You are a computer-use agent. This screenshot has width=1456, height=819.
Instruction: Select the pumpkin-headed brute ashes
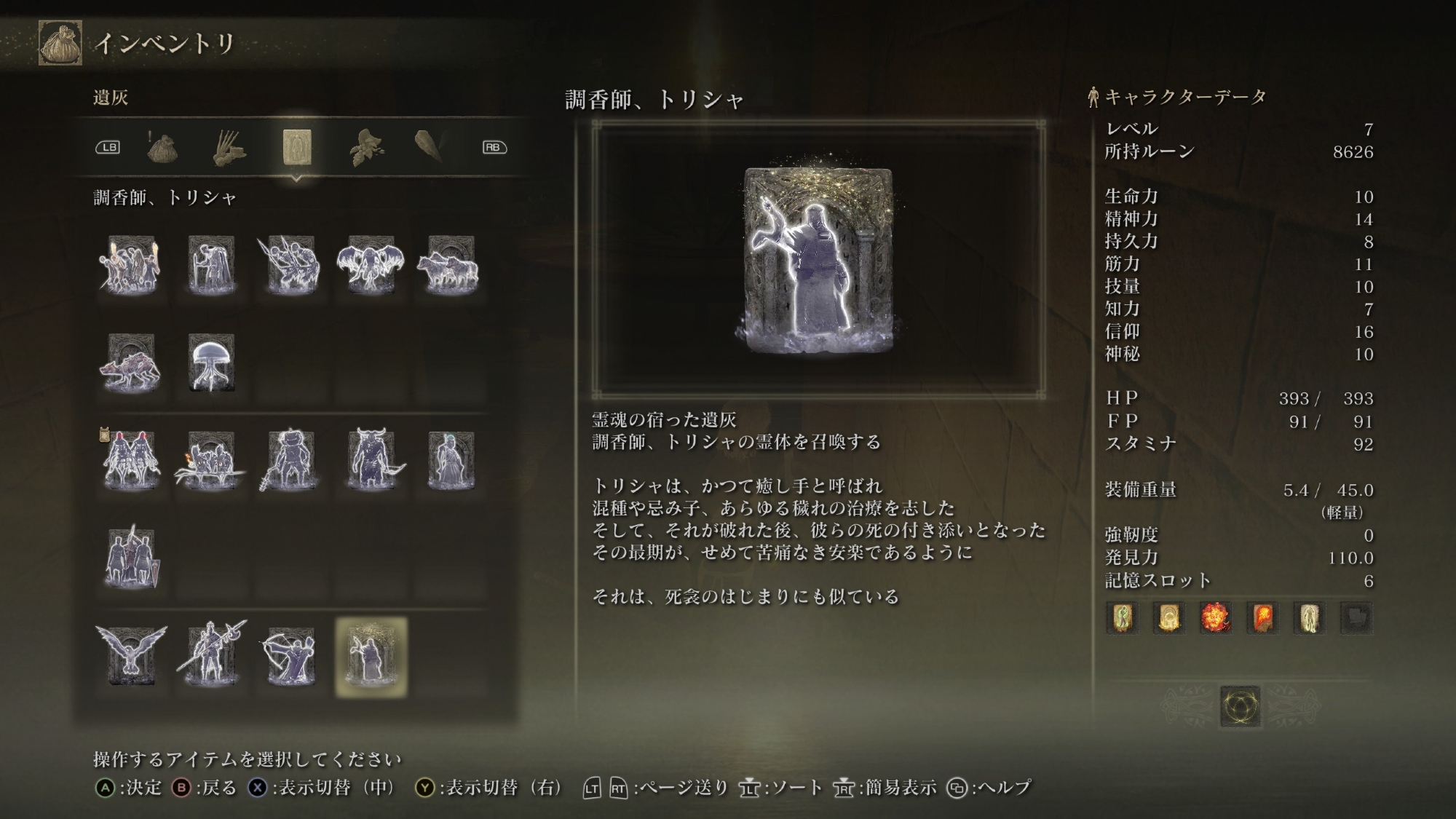[x=290, y=461]
